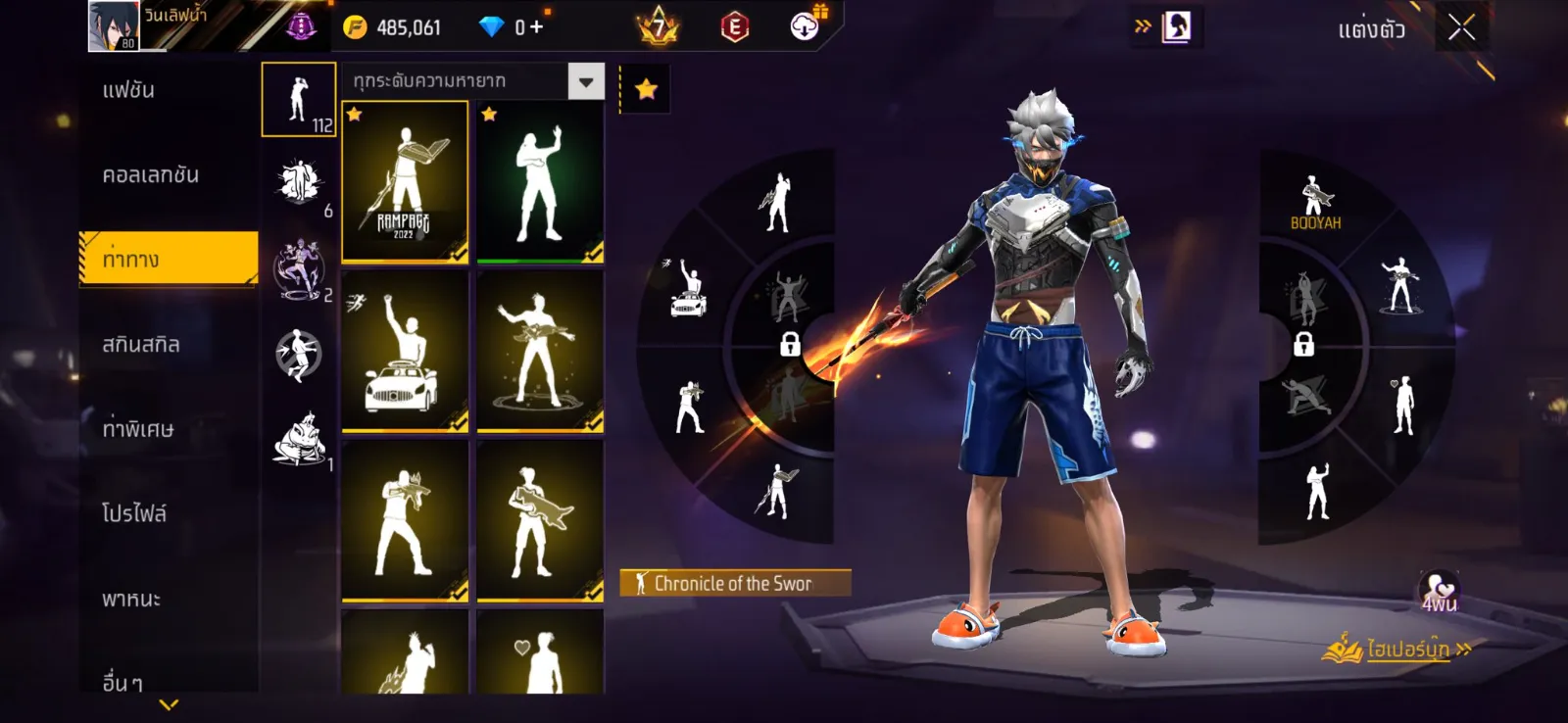Open the cloud gift download icon
The height and width of the screenshot is (723, 1568).
coord(806,26)
